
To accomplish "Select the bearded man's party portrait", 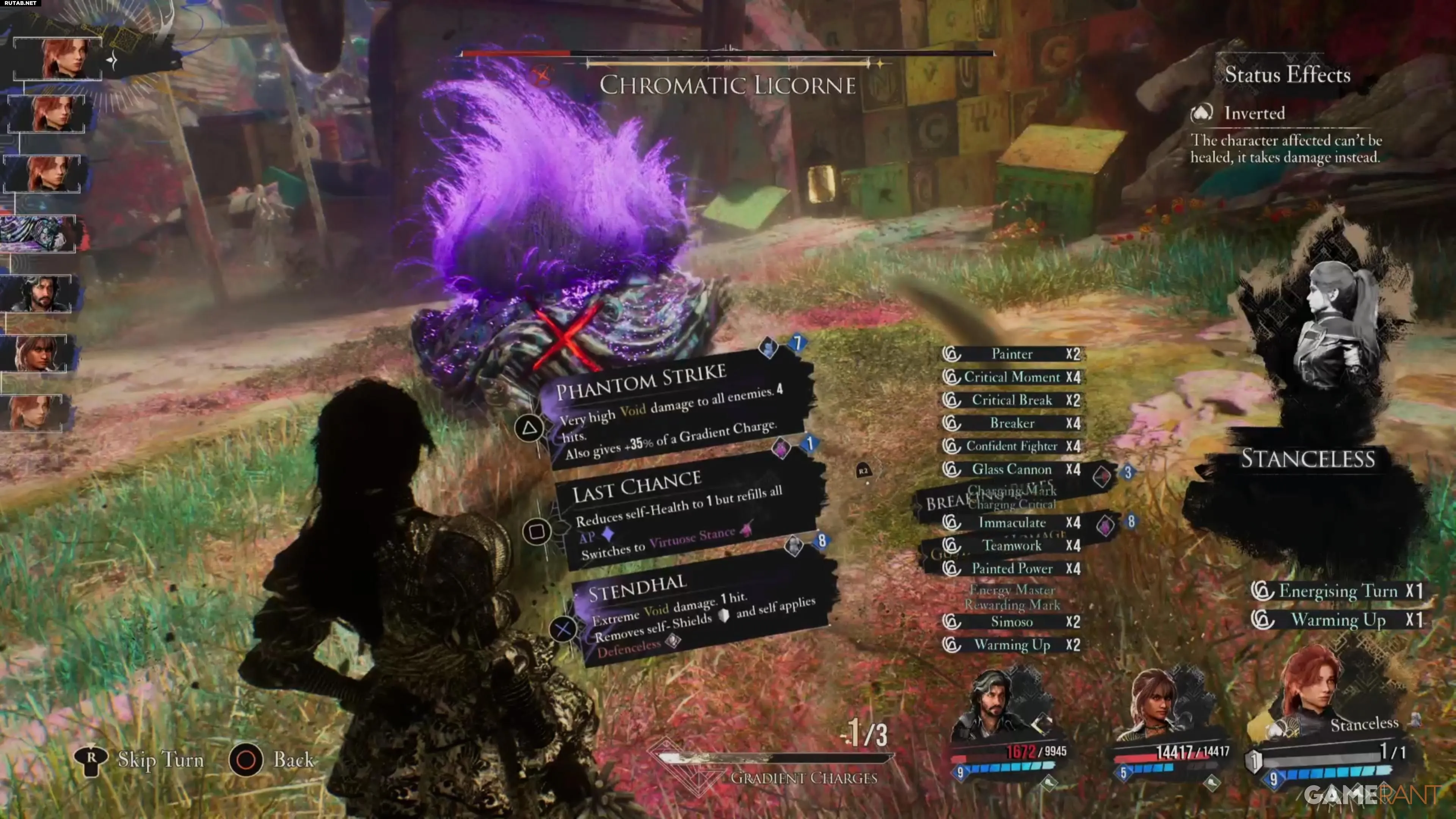I will [x=995, y=704].
